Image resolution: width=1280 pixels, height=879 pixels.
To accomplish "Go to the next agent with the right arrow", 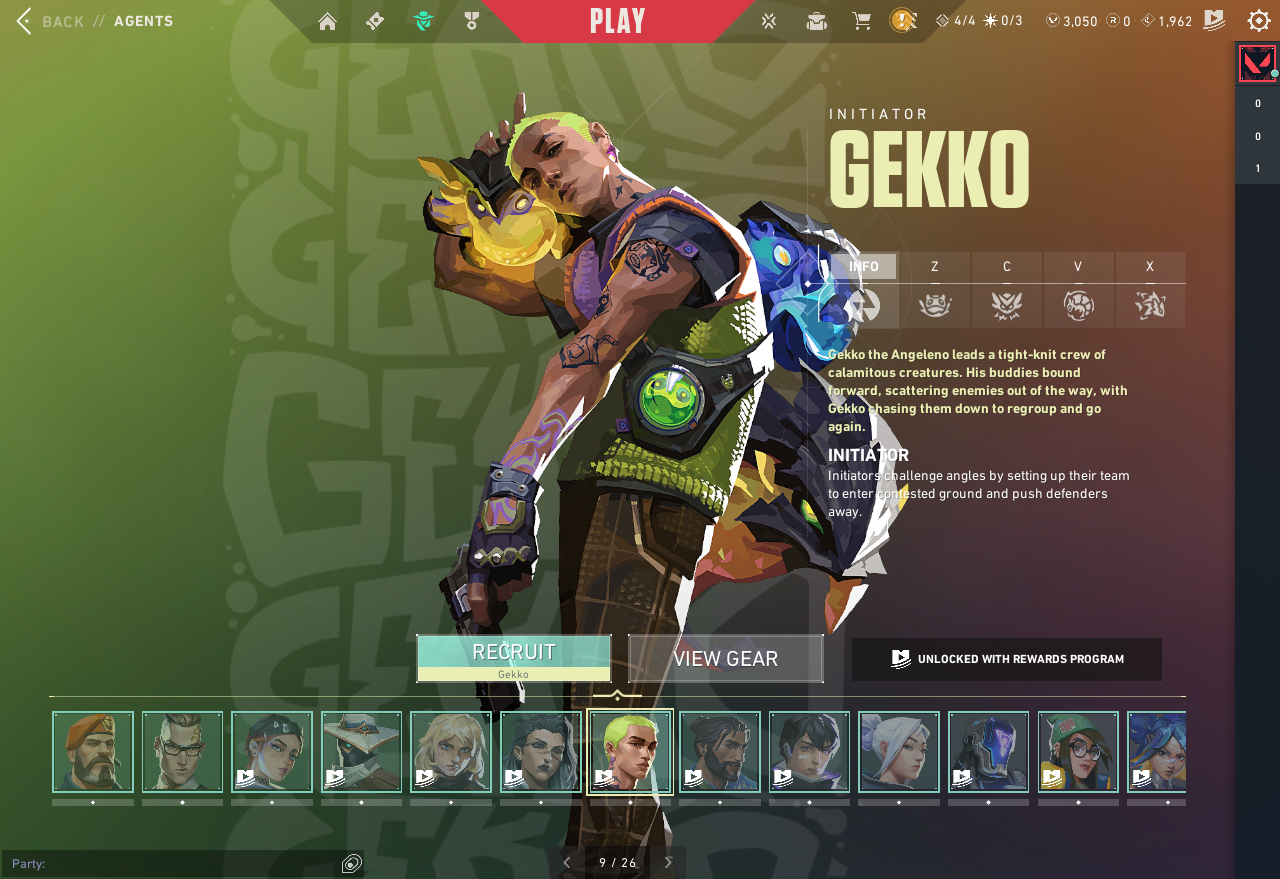I will point(668,863).
